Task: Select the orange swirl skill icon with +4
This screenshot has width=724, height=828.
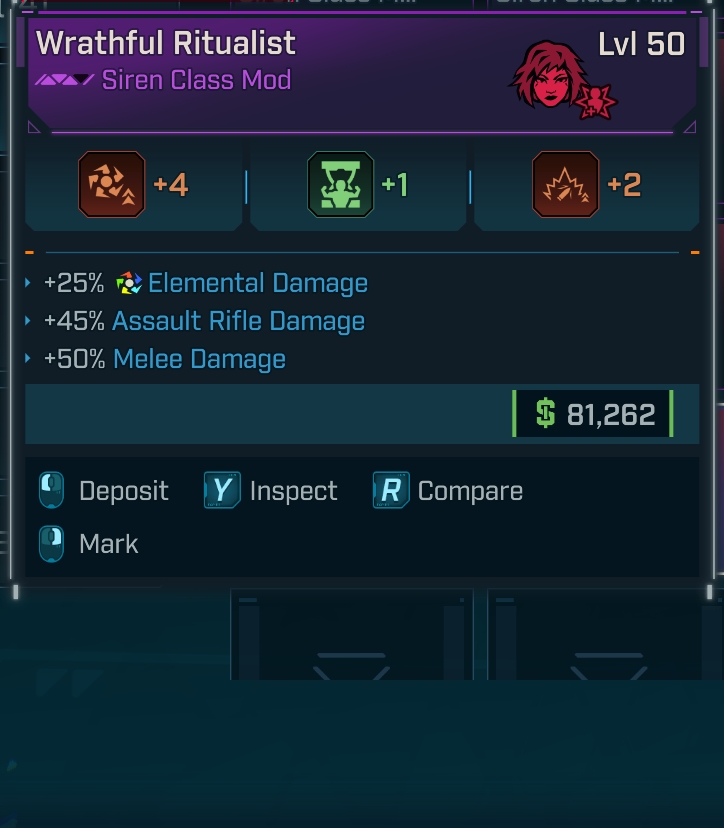Action: [112, 185]
